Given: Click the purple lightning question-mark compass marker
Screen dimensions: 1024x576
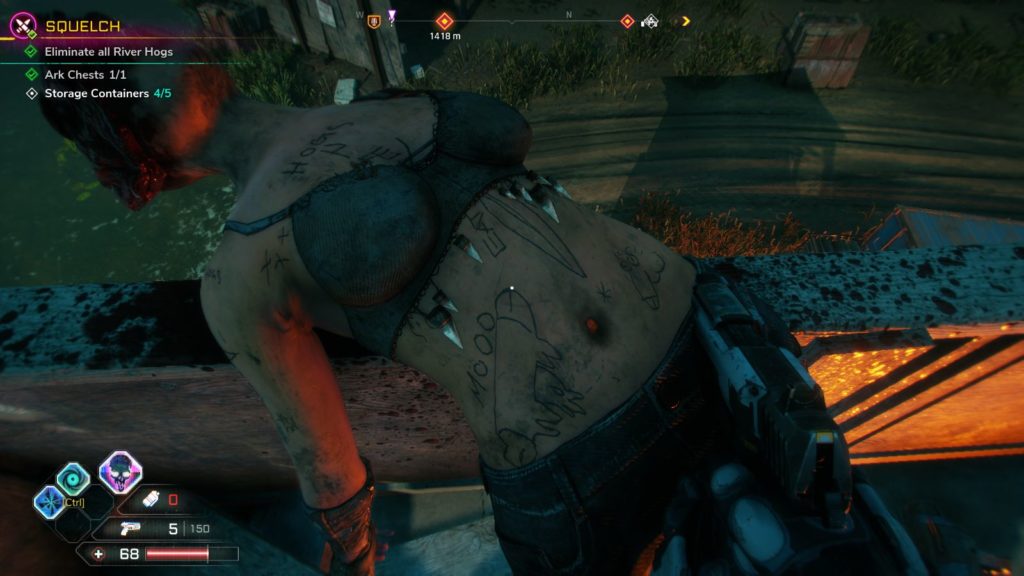Looking at the screenshot, I should [392, 19].
